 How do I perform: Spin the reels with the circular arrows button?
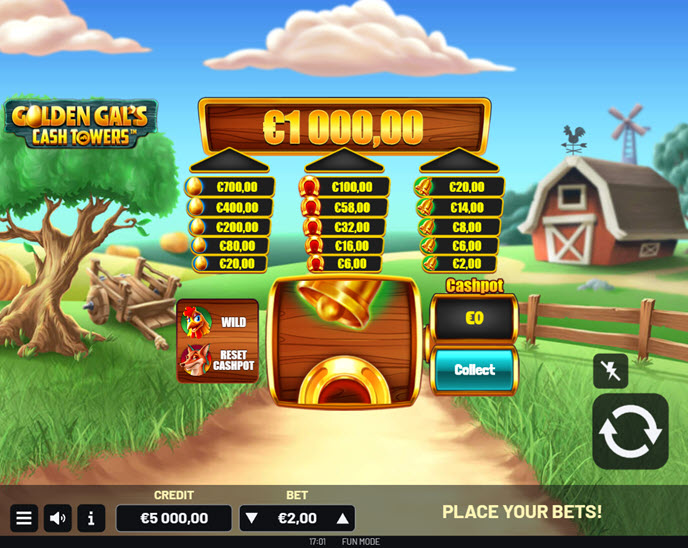click(x=630, y=431)
